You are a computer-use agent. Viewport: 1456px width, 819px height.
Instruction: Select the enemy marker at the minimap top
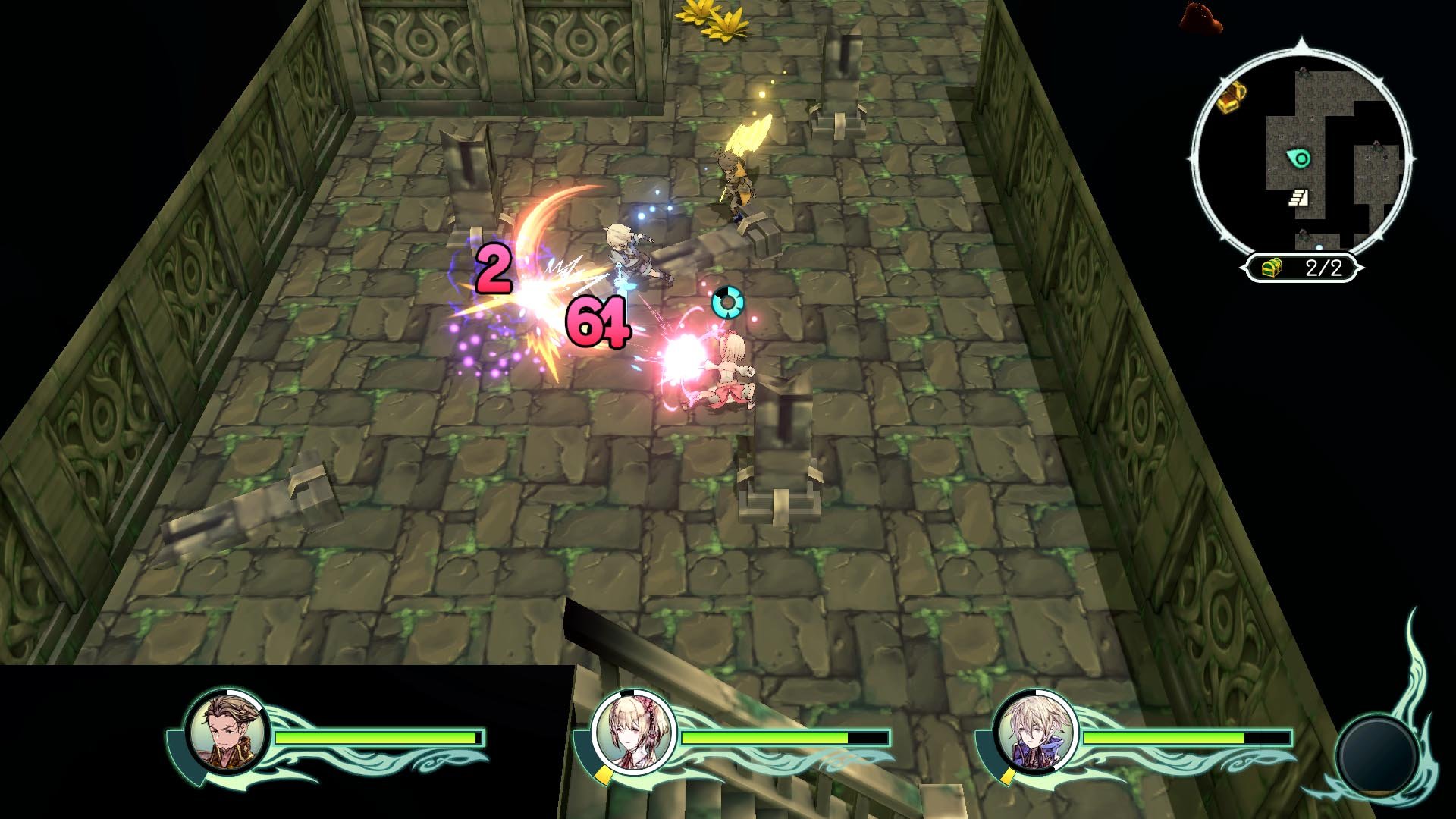pyautogui.click(x=1304, y=71)
